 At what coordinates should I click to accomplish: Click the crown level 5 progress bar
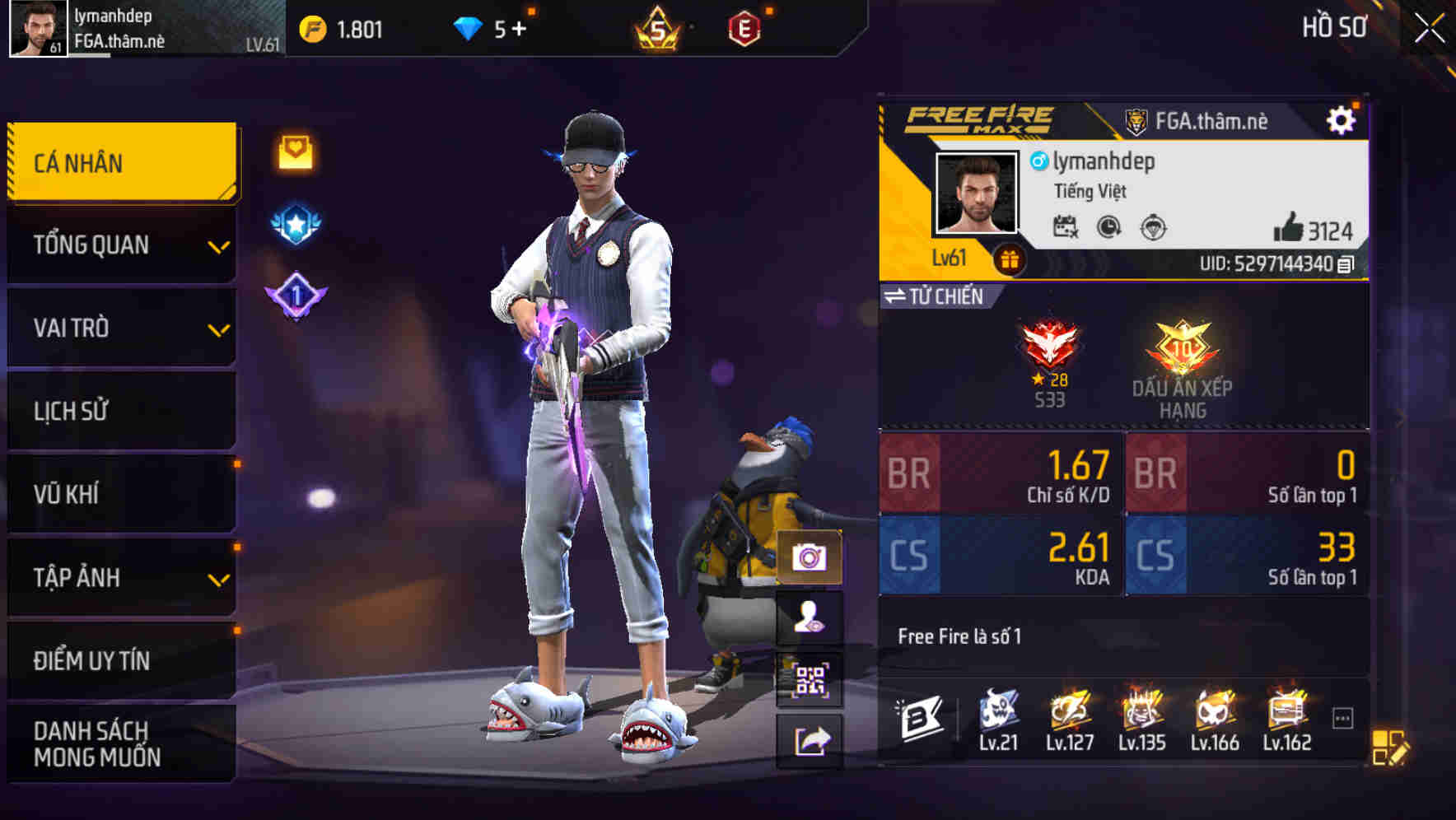point(655,27)
